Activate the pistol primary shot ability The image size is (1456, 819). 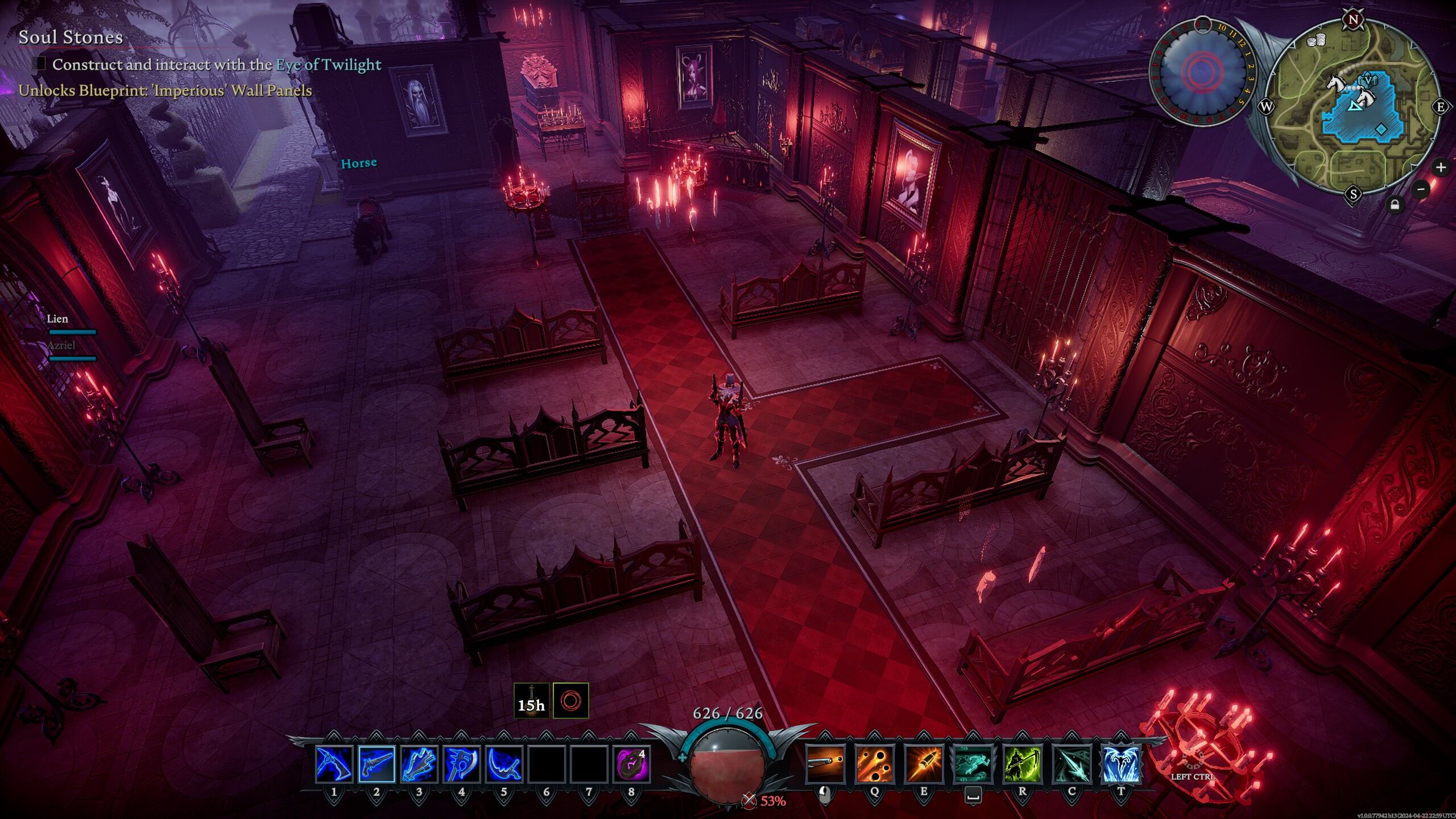click(825, 764)
